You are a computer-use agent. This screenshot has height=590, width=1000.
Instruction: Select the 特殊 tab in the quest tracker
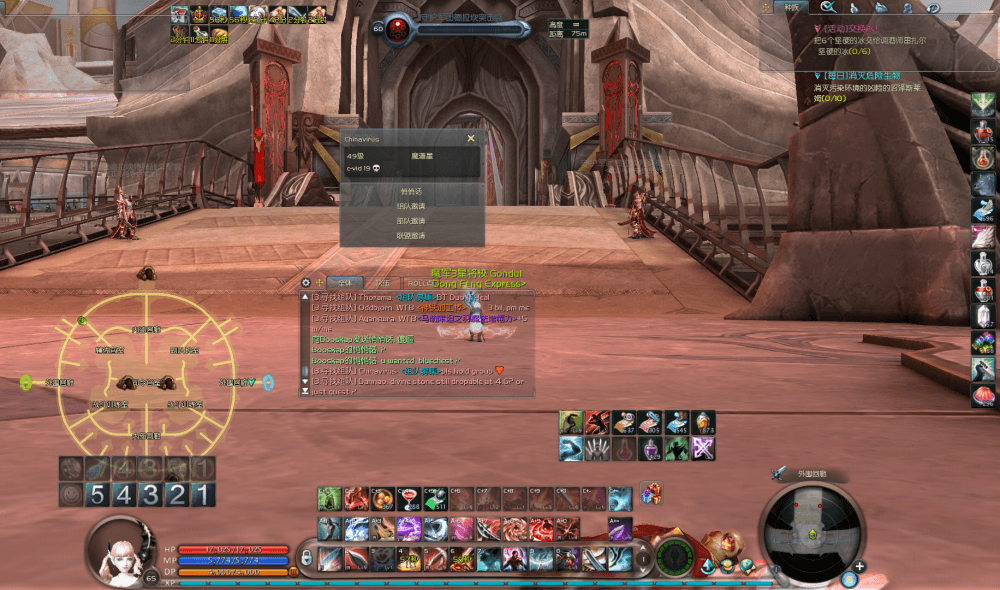coord(792,7)
